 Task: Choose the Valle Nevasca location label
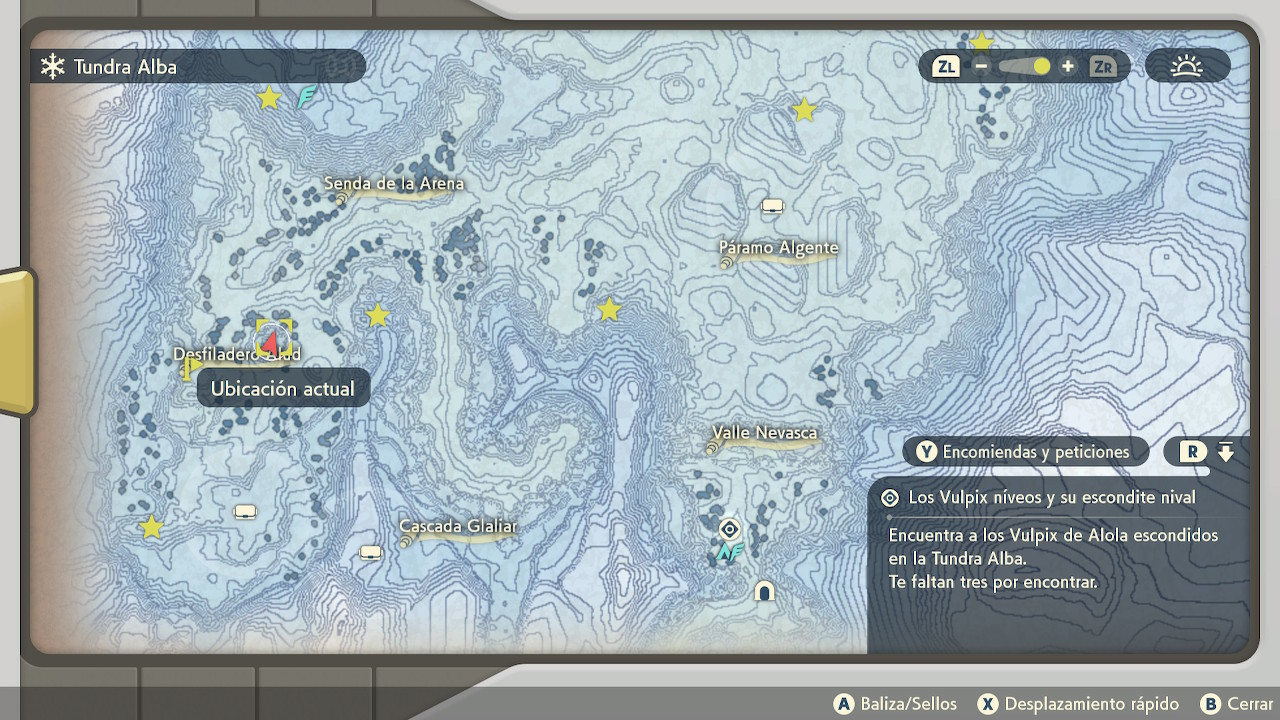coord(765,433)
